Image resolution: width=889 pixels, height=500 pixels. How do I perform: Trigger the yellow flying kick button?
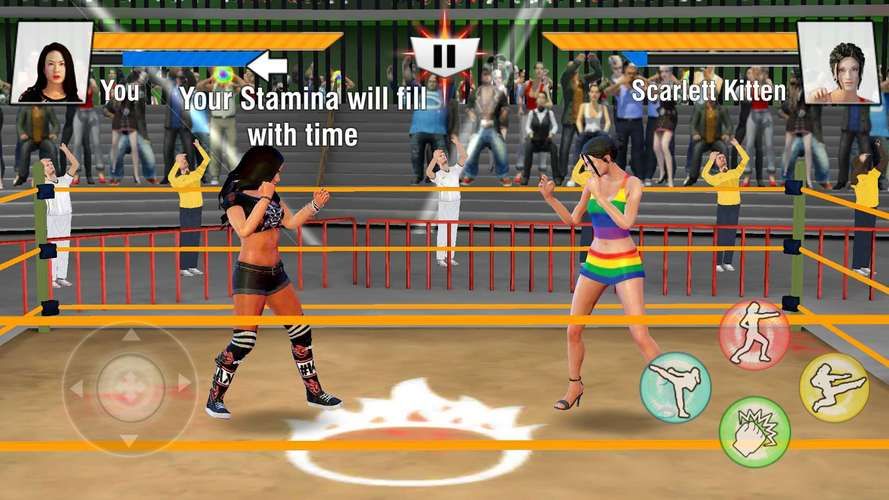pos(834,387)
